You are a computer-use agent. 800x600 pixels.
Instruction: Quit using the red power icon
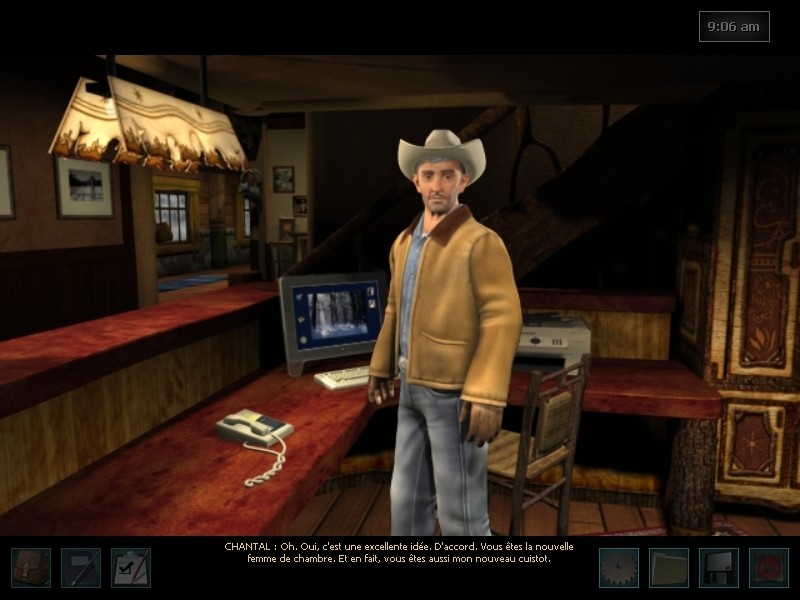[x=768, y=567]
